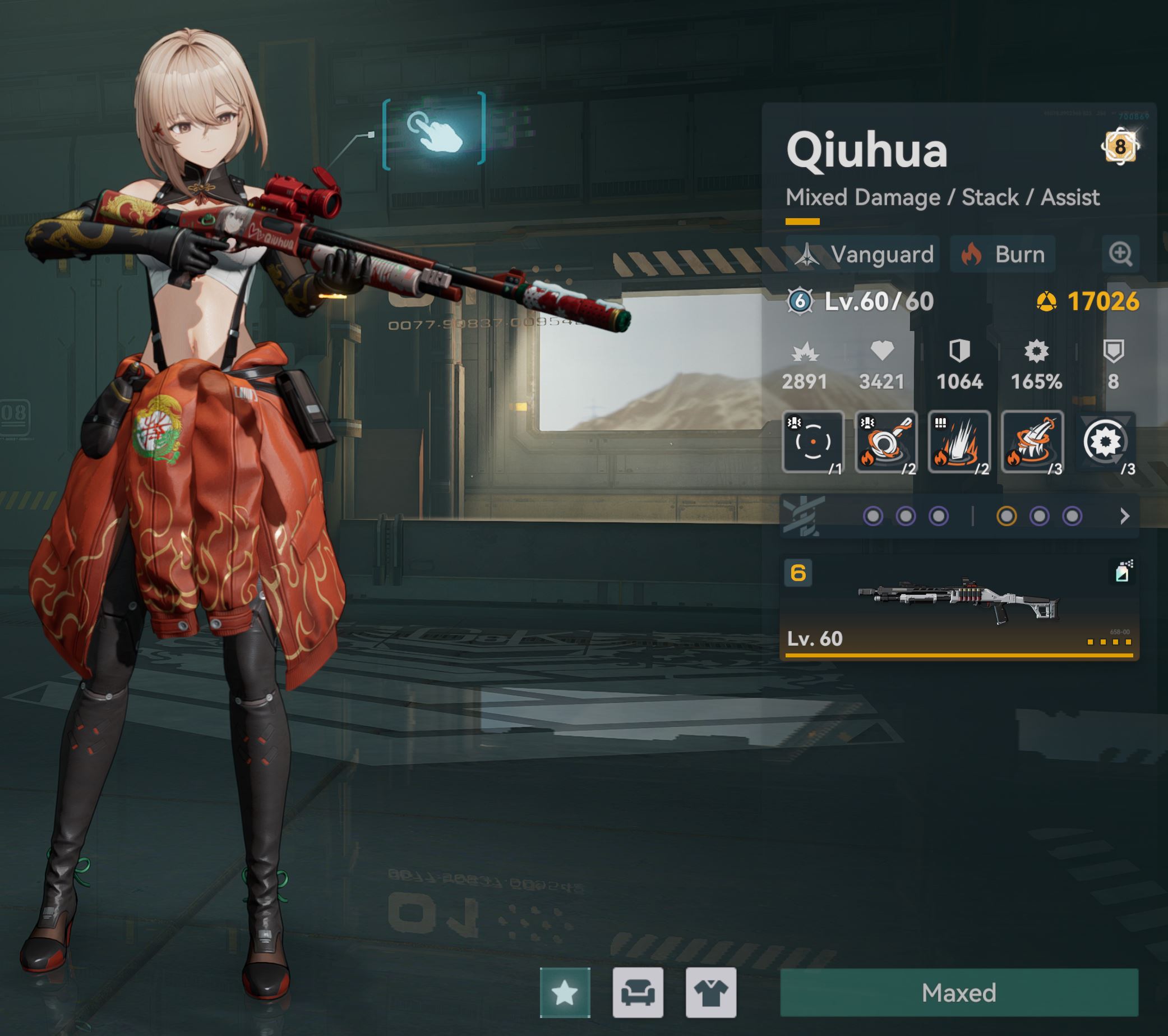Image resolution: width=1168 pixels, height=1036 pixels.
Task: Tap the glowing hand interaction icon
Action: (x=435, y=131)
